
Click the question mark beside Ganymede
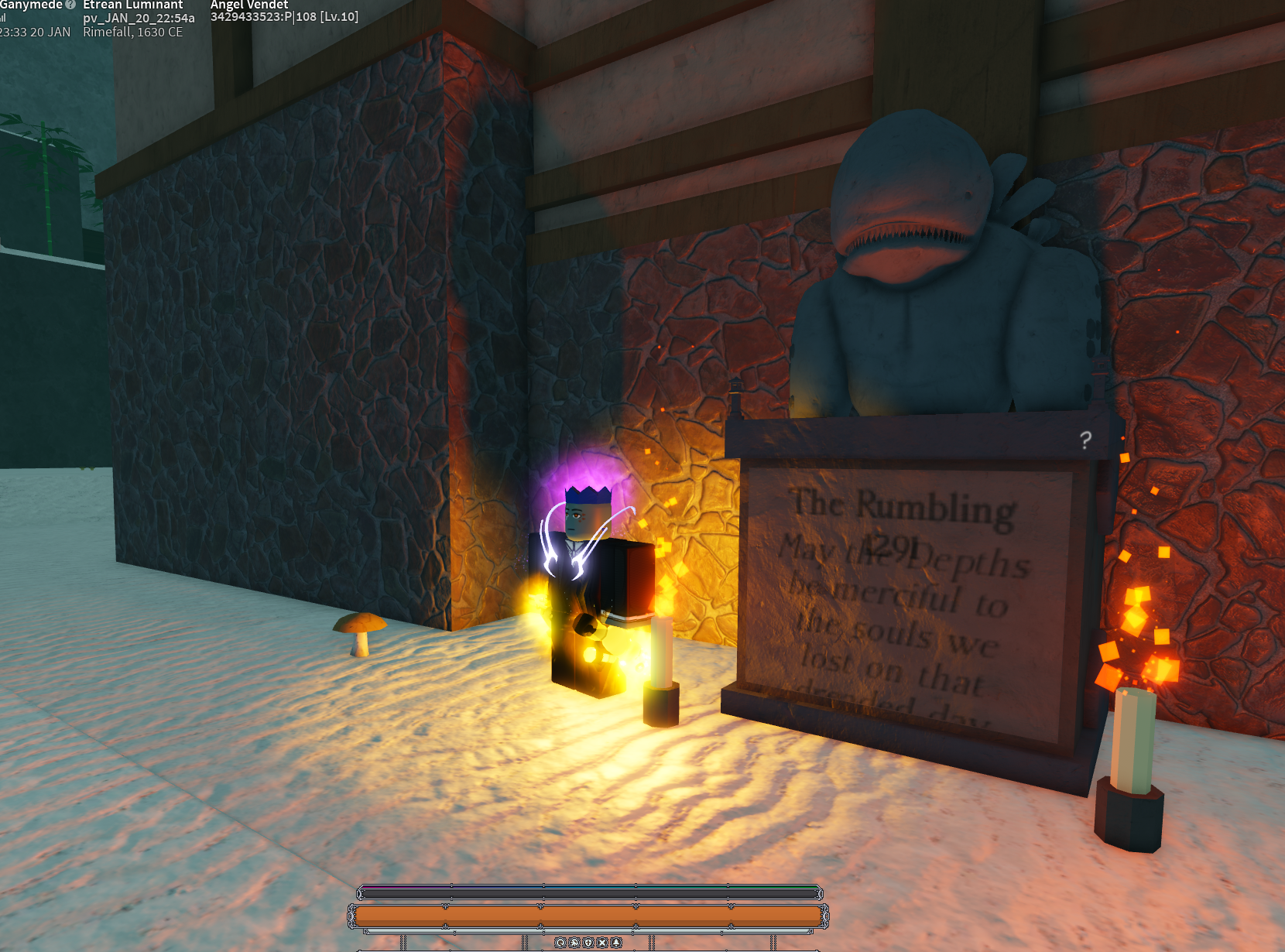point(70,5)
